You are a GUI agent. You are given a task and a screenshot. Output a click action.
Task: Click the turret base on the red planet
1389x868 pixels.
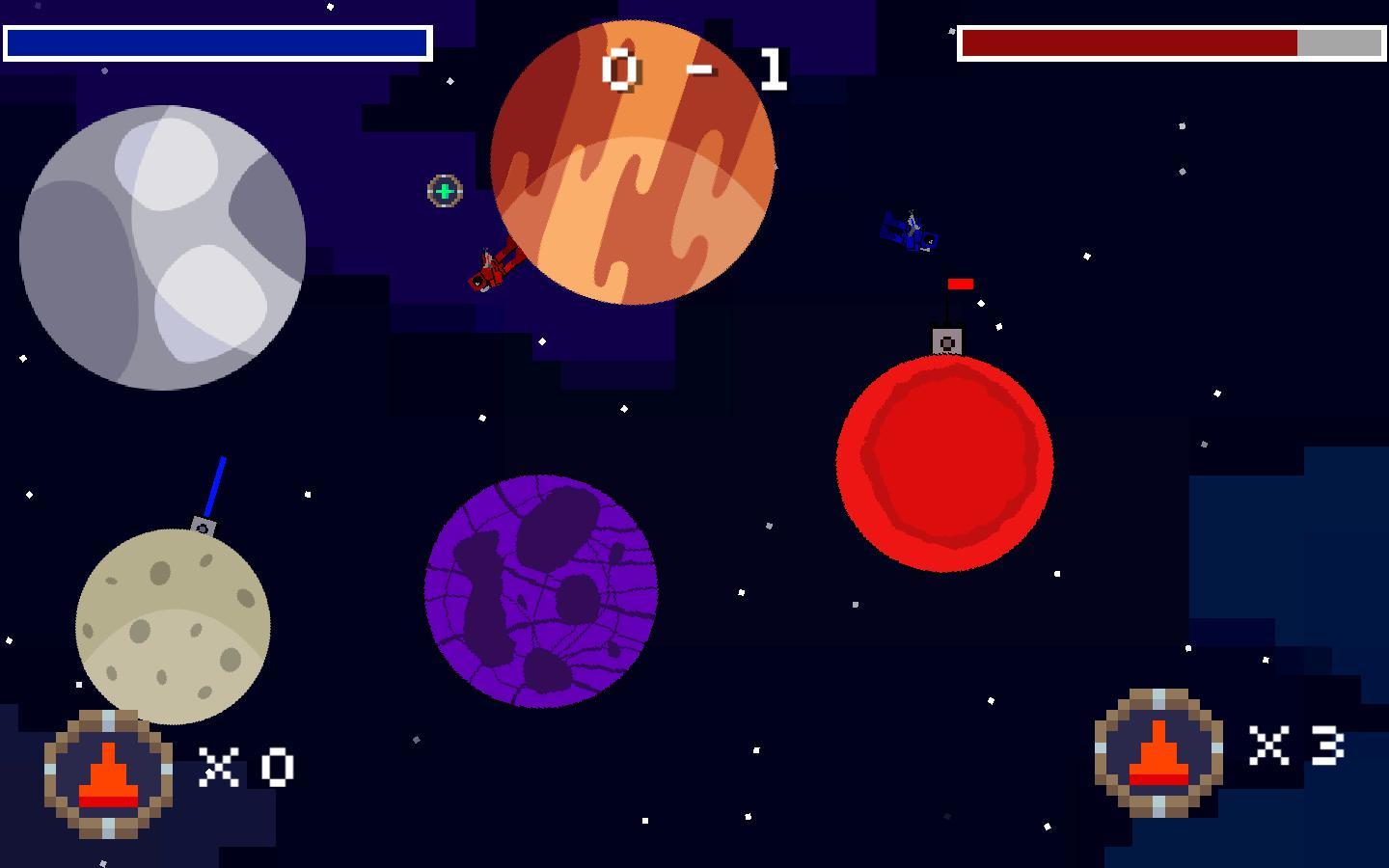click(946, 339)
